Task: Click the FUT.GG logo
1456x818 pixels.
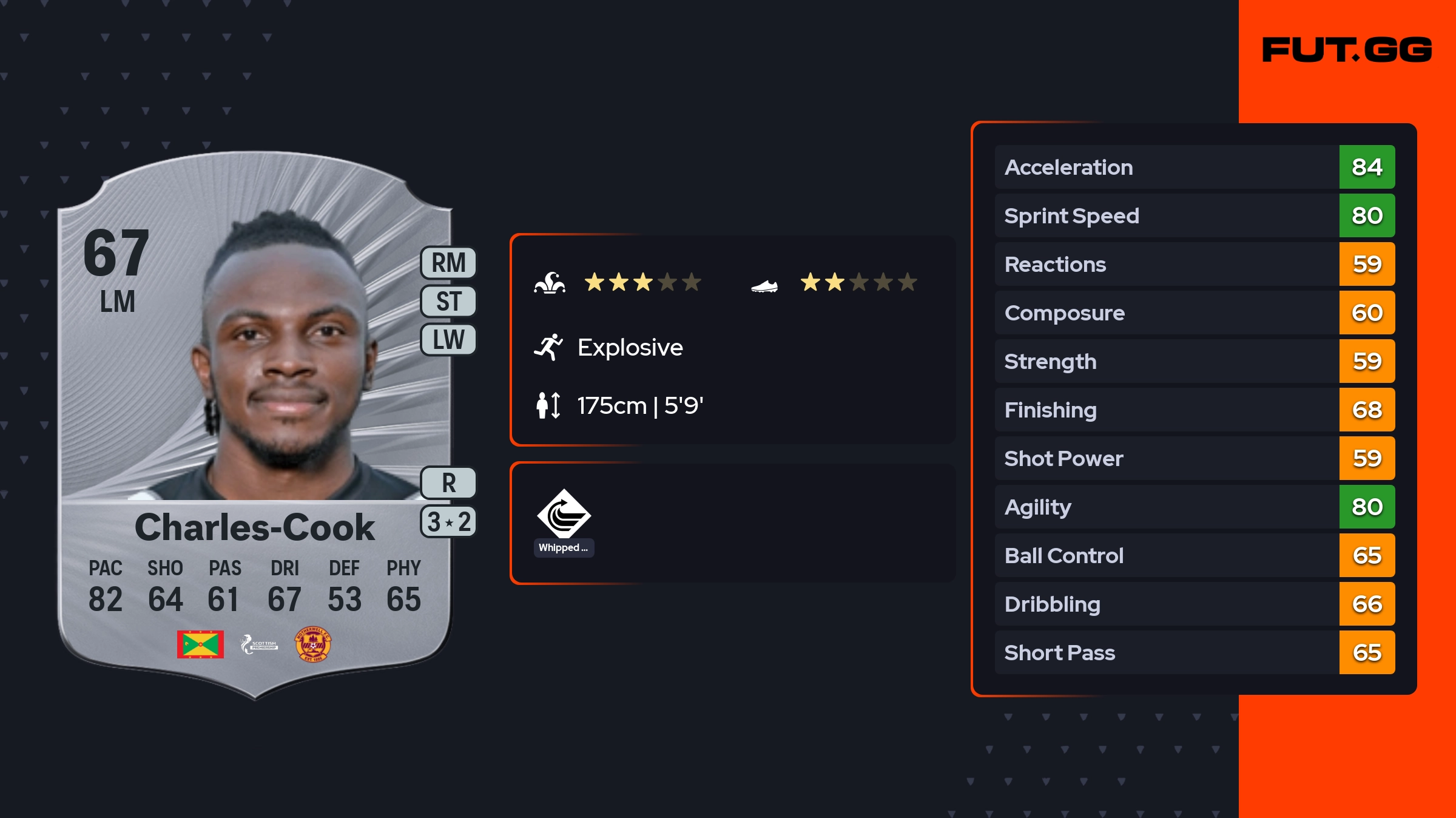Action: (1347, 50)
